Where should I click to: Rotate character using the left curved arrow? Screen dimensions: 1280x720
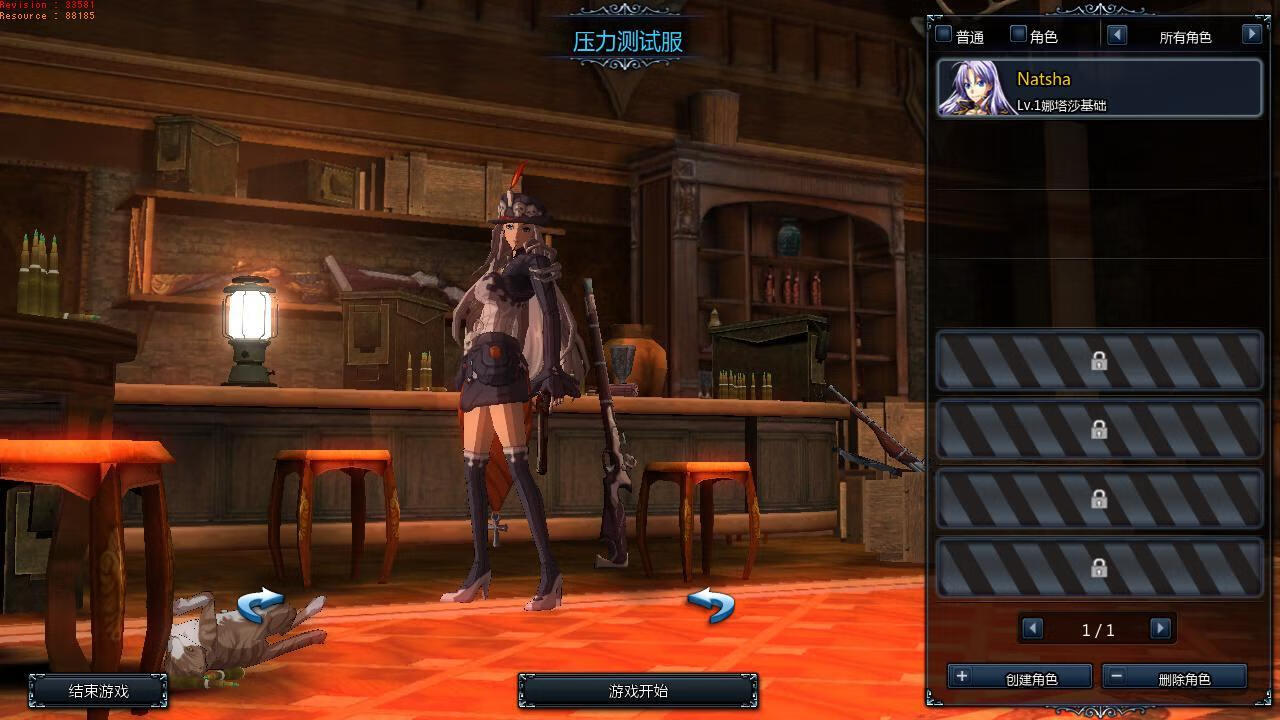pyautogui.click(x=260, y=604)
